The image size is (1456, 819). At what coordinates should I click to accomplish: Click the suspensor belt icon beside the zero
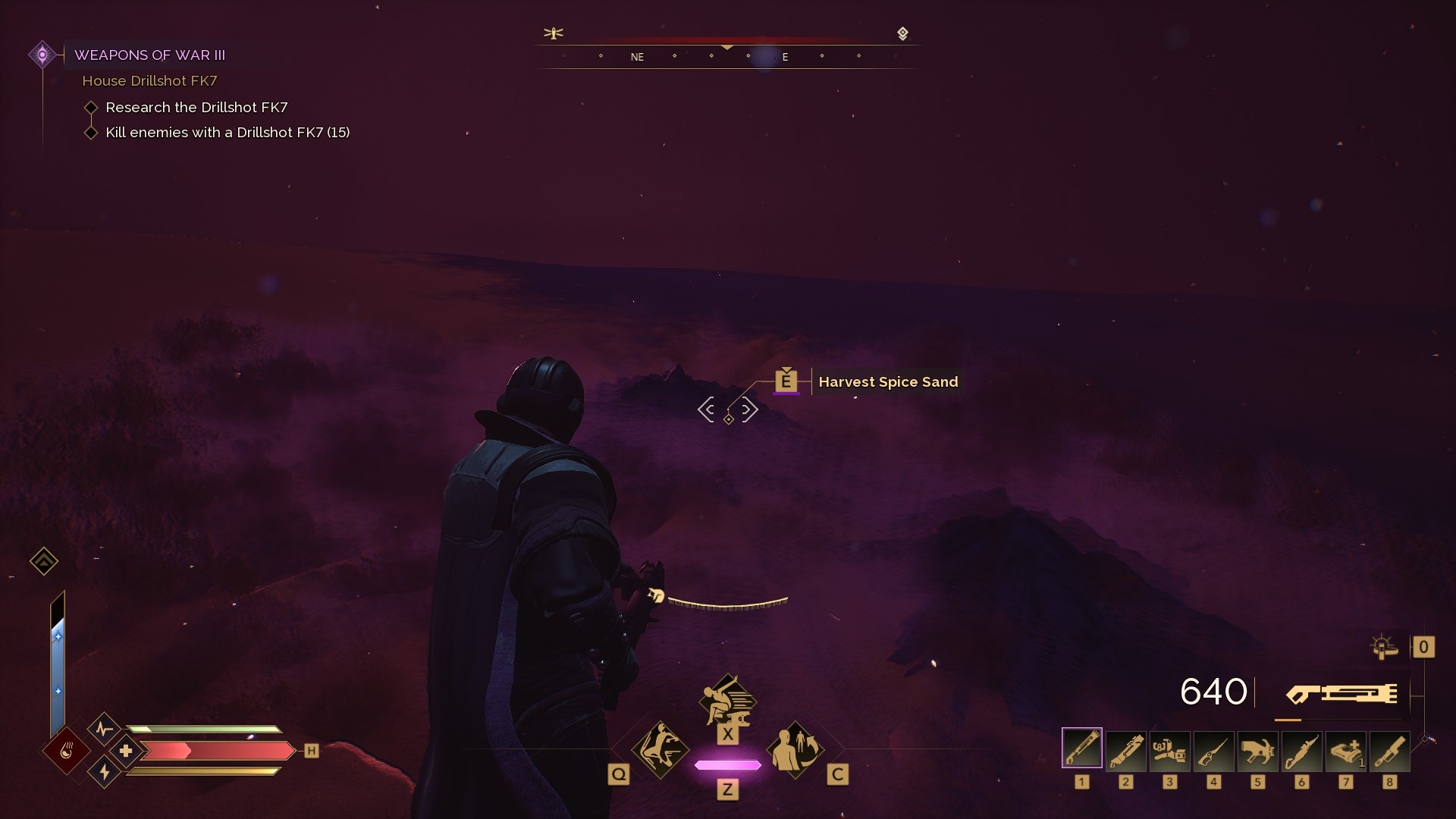pyautogui.click(x=1384, y=647)
